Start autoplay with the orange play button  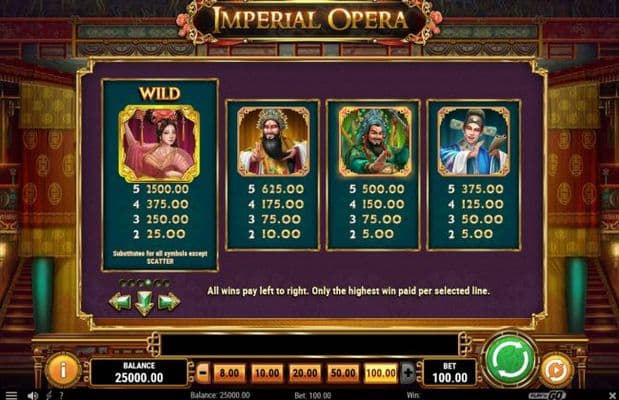click(x=554, y=369)
